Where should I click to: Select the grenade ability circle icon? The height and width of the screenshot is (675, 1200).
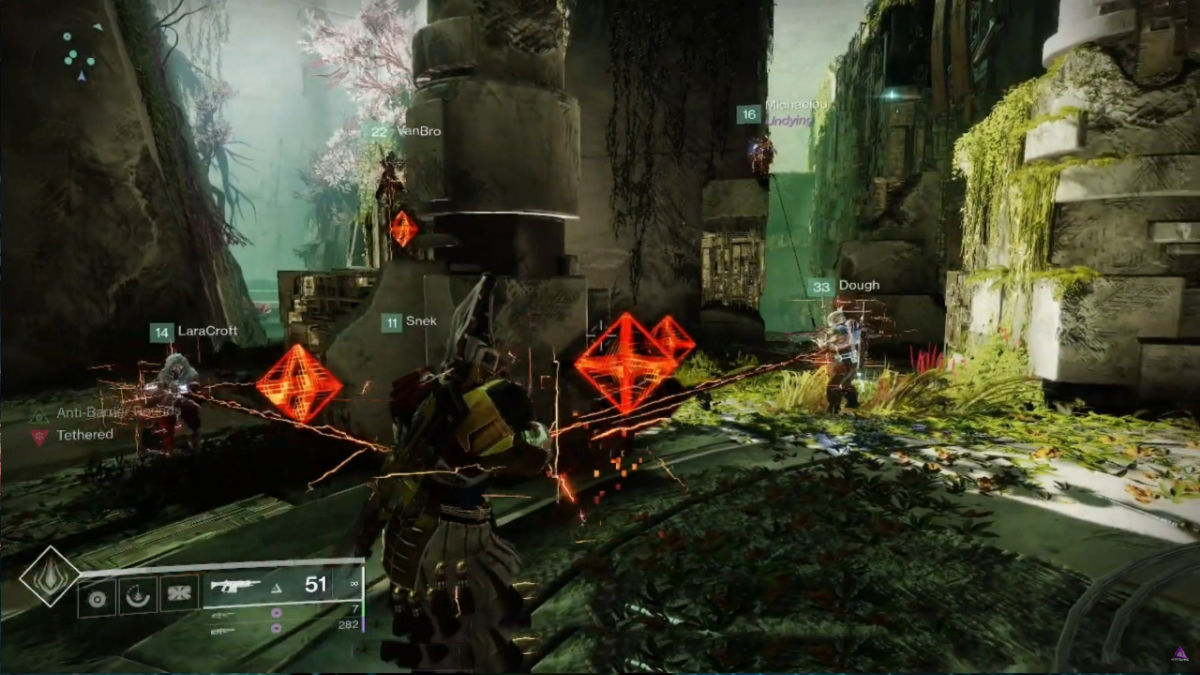coord(97,597)
